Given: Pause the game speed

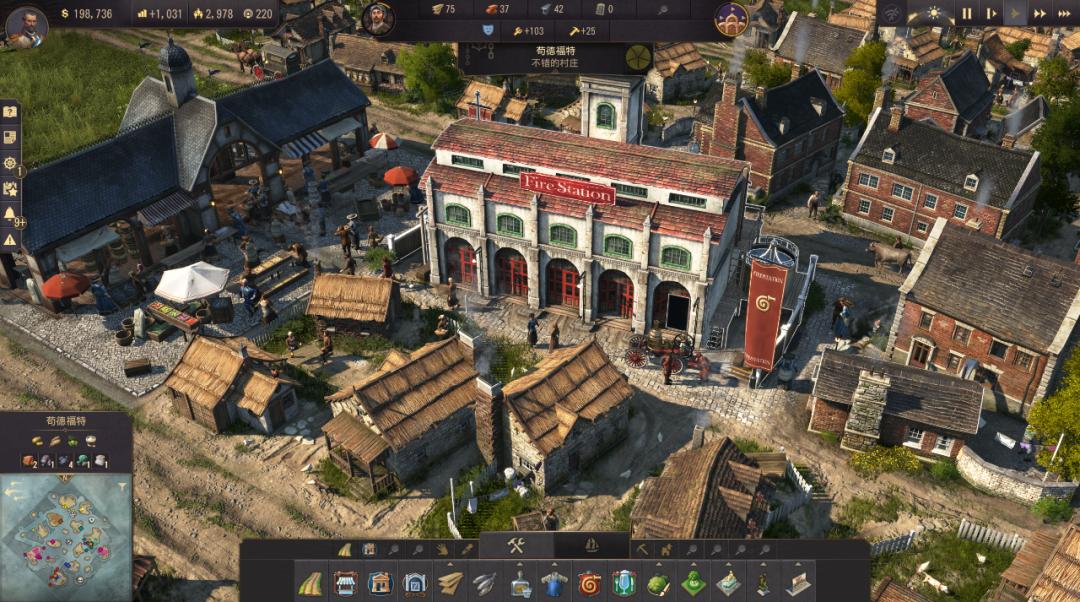Looking at the screenshot, I should [966, 14].
